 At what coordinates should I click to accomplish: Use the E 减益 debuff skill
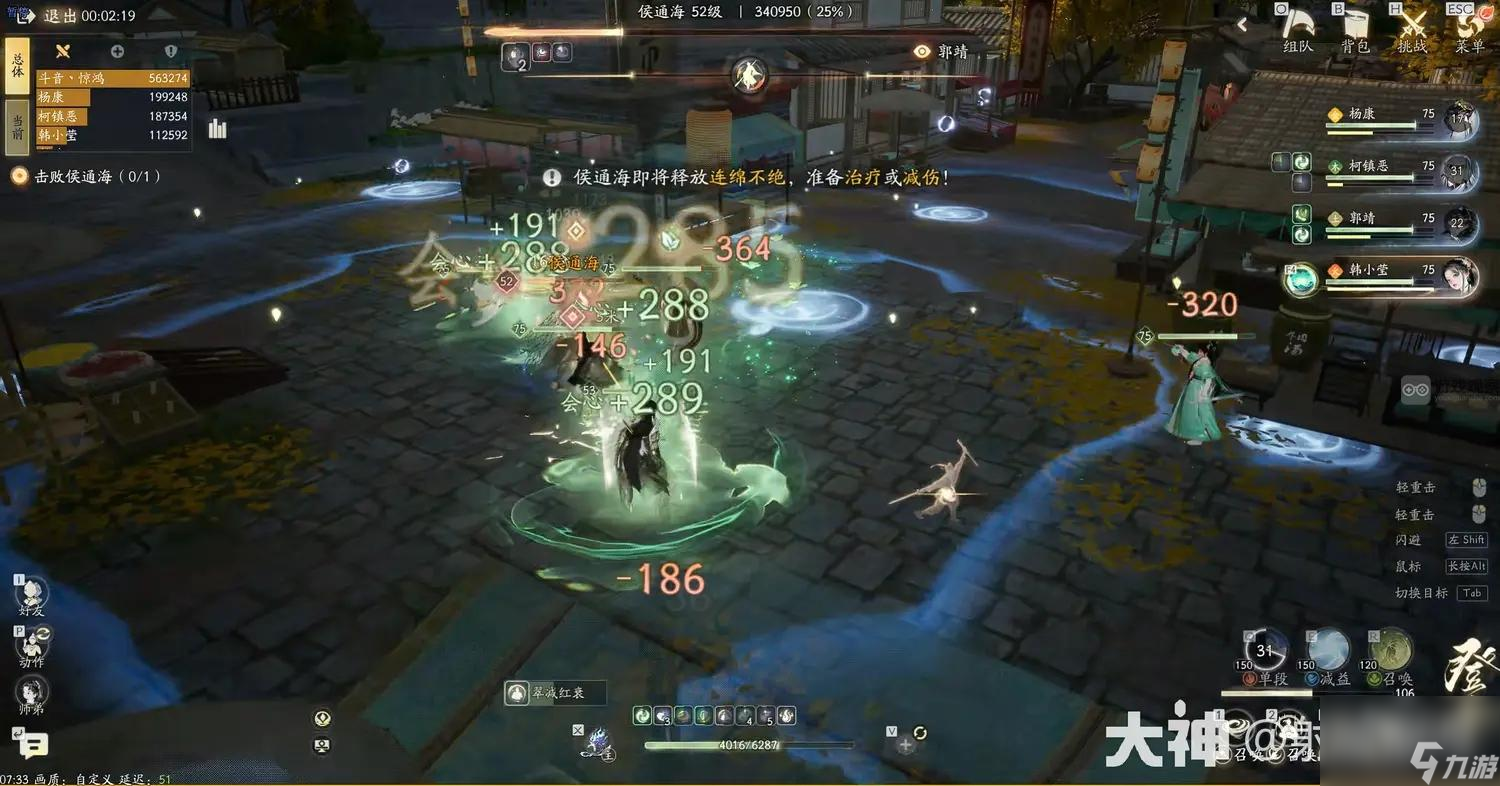(x=1327, y=650)
